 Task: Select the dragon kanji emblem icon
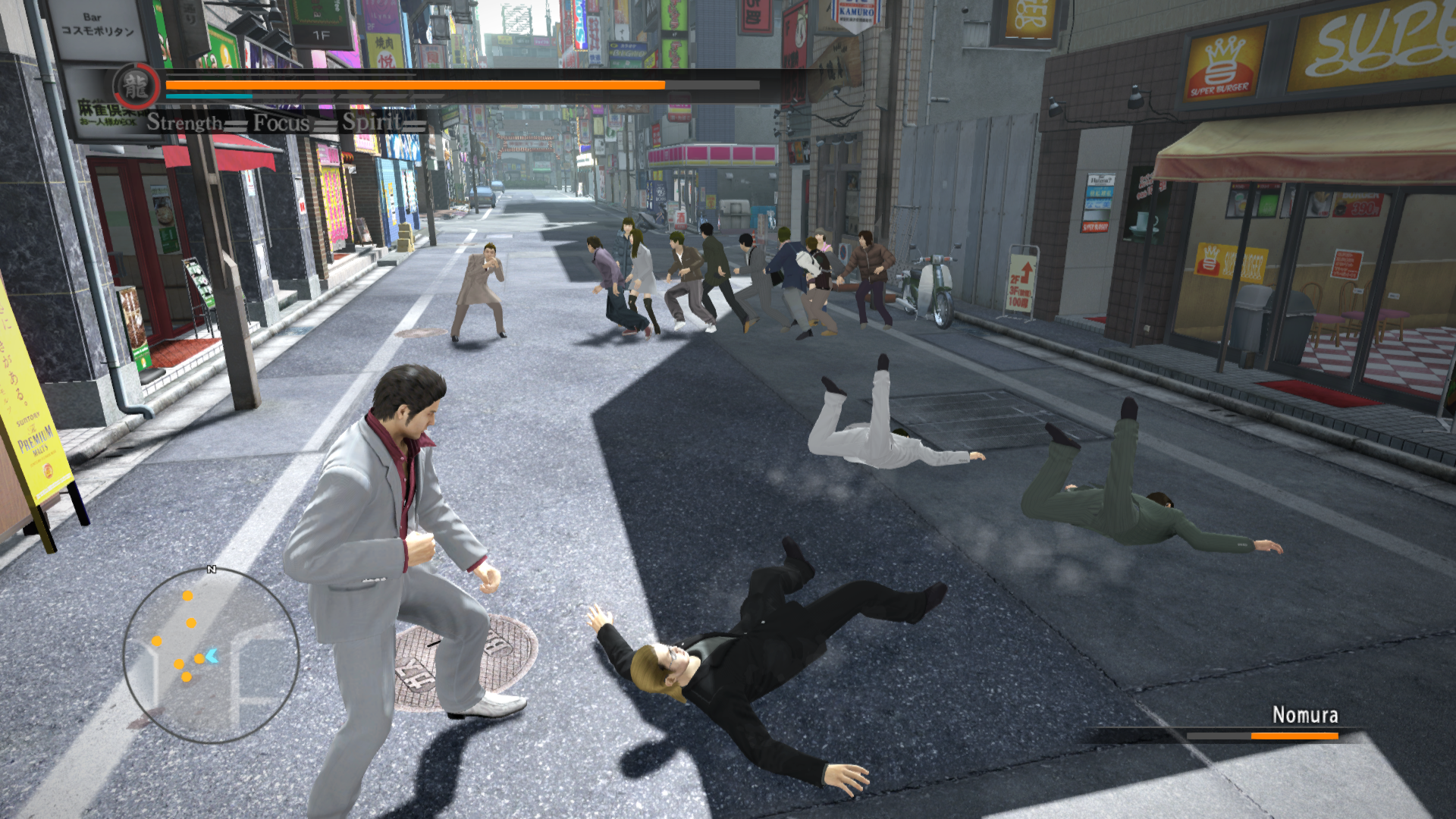(x=136, y=86)
